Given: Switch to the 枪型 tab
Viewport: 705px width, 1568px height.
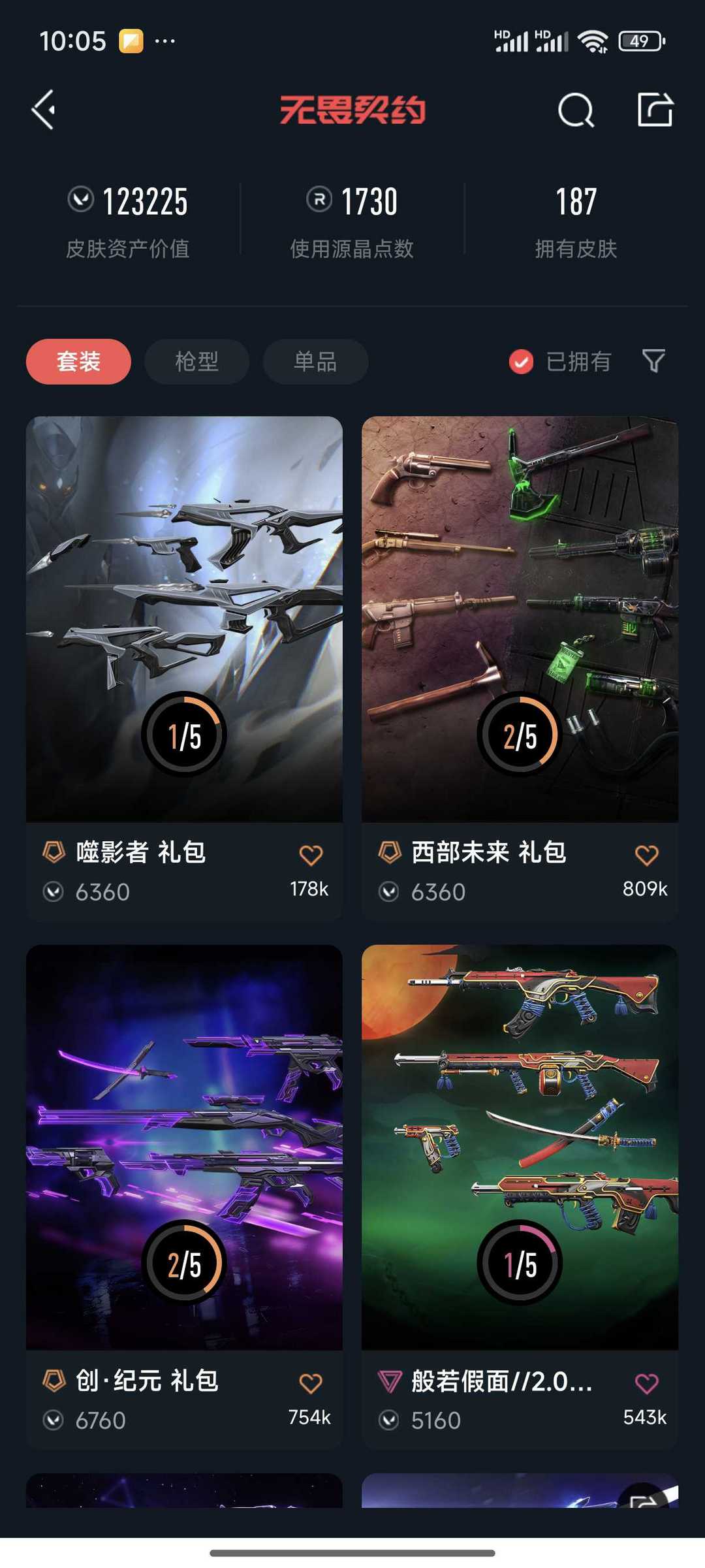Looking at the screenshot, I should (x=196, y=361).
